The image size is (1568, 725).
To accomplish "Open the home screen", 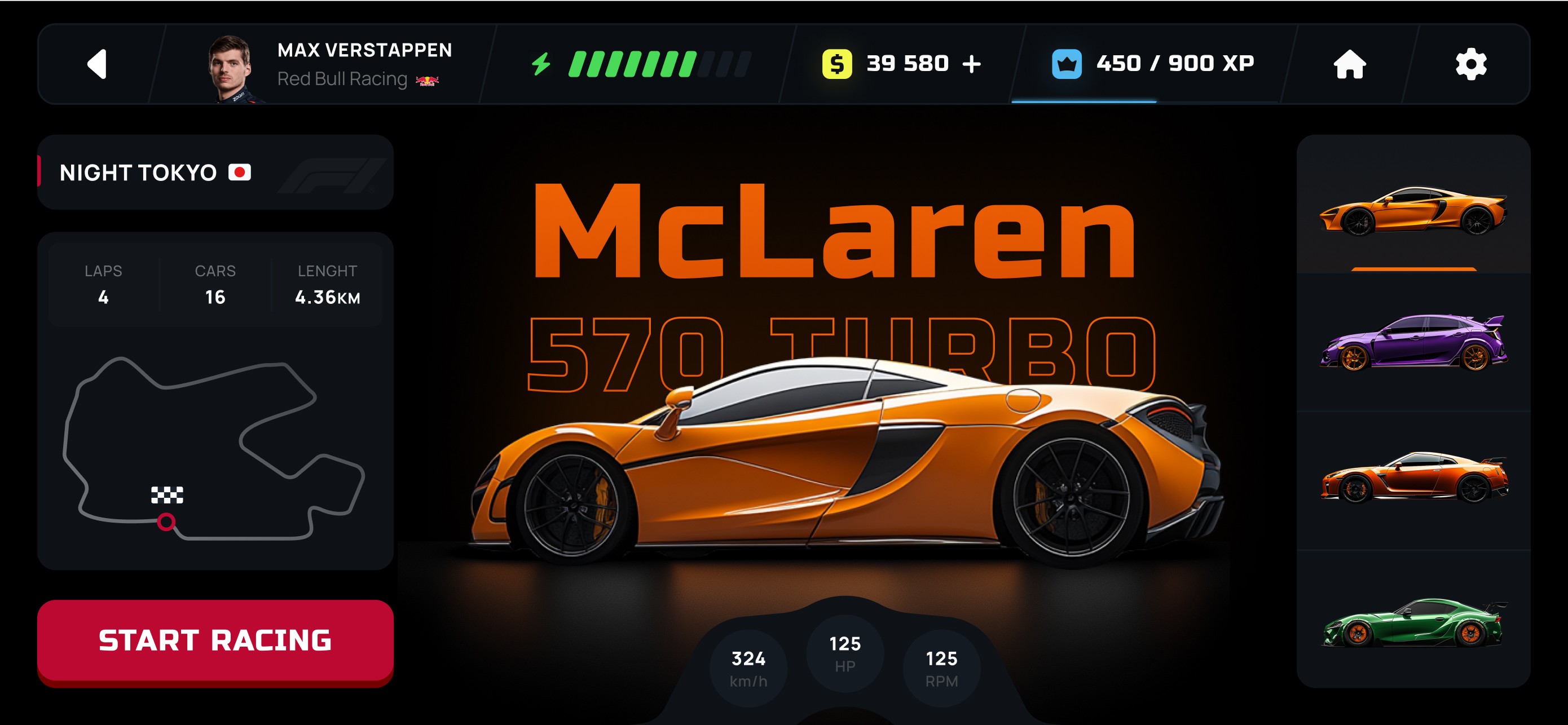I will click(x=1350, y=64).
